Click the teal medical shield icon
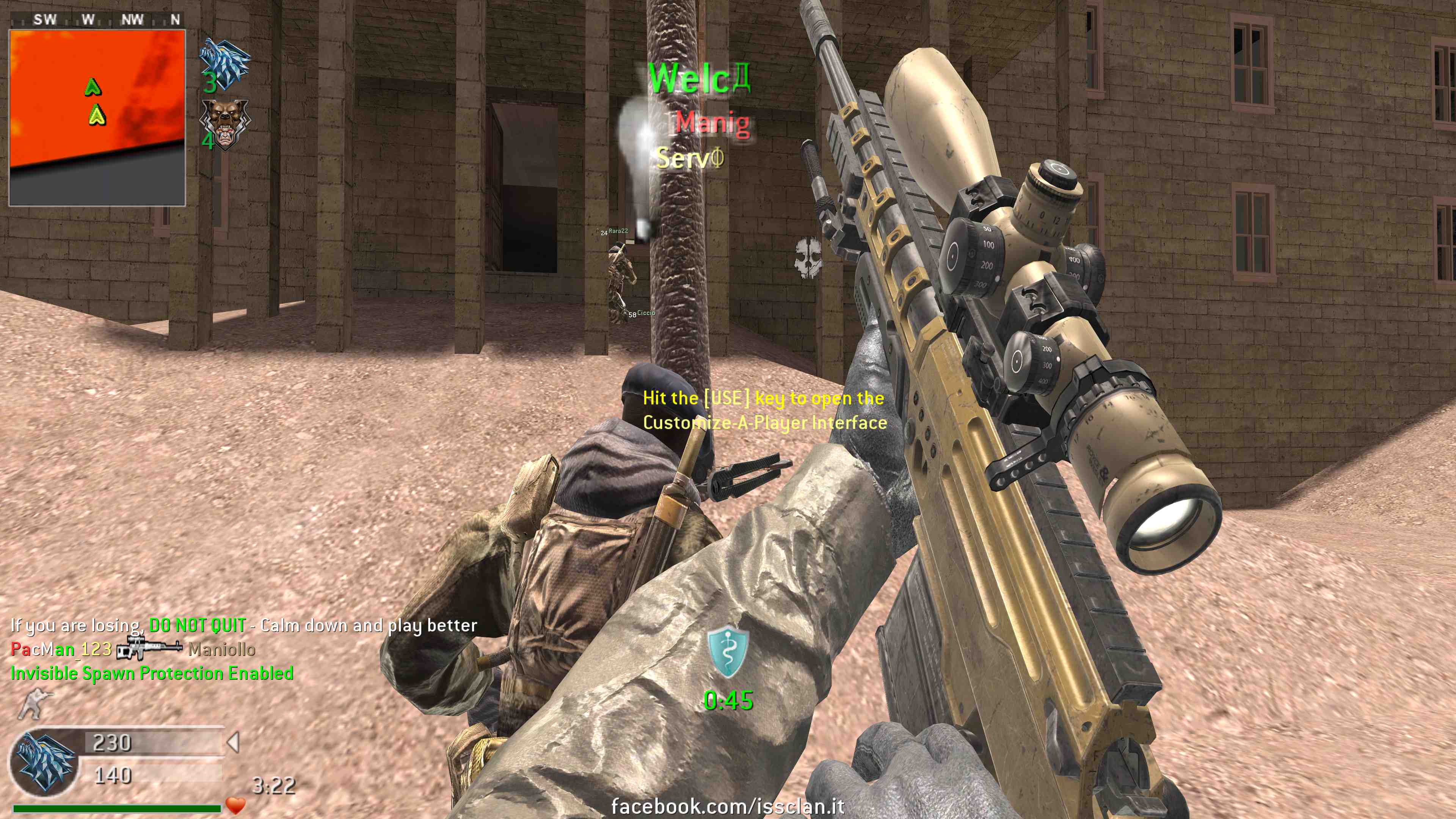The height and width of the screenshot is (819, 1456). click(x=728, y=652)
